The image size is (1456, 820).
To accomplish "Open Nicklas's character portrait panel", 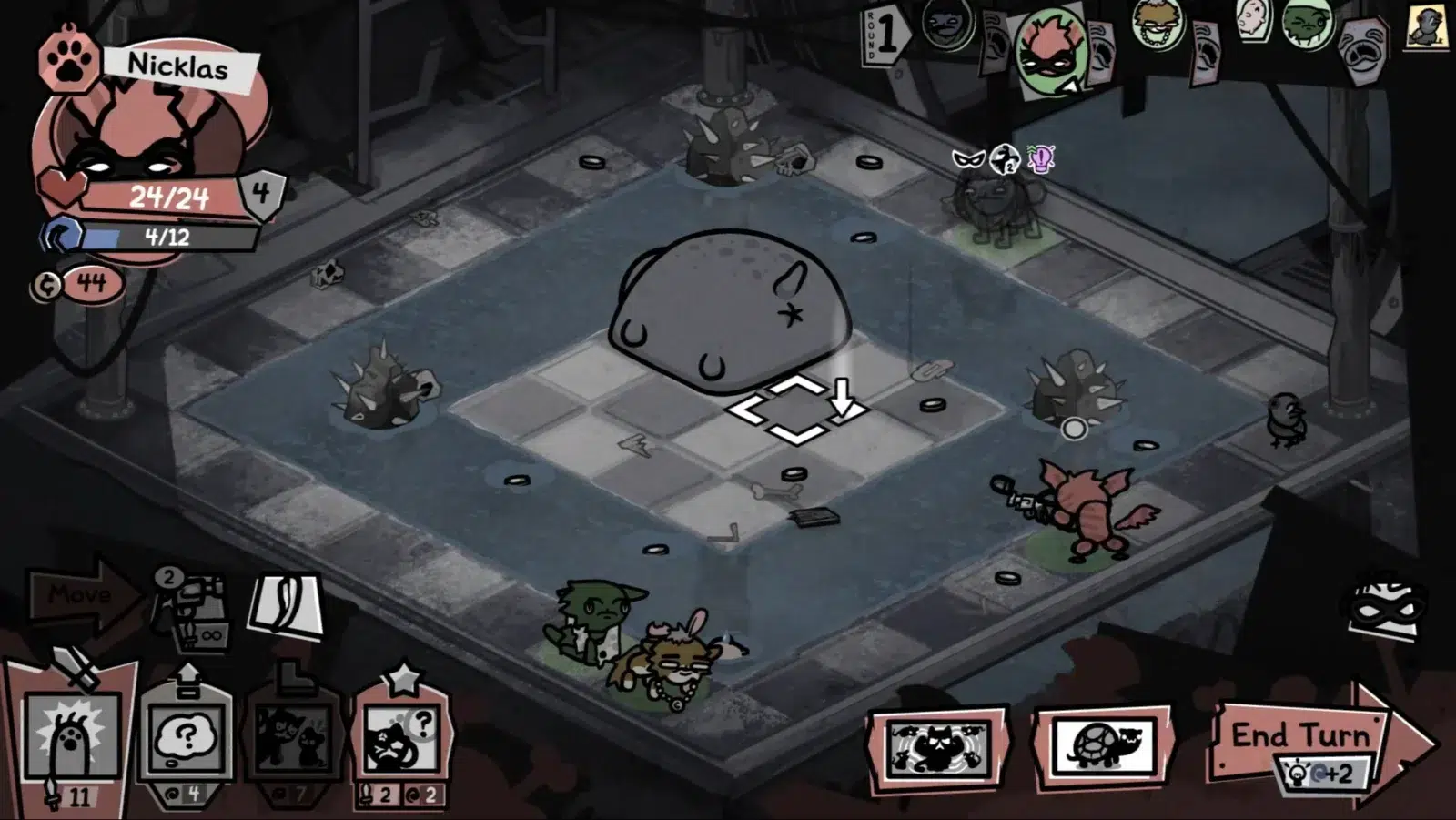I will tap(150, 146).
